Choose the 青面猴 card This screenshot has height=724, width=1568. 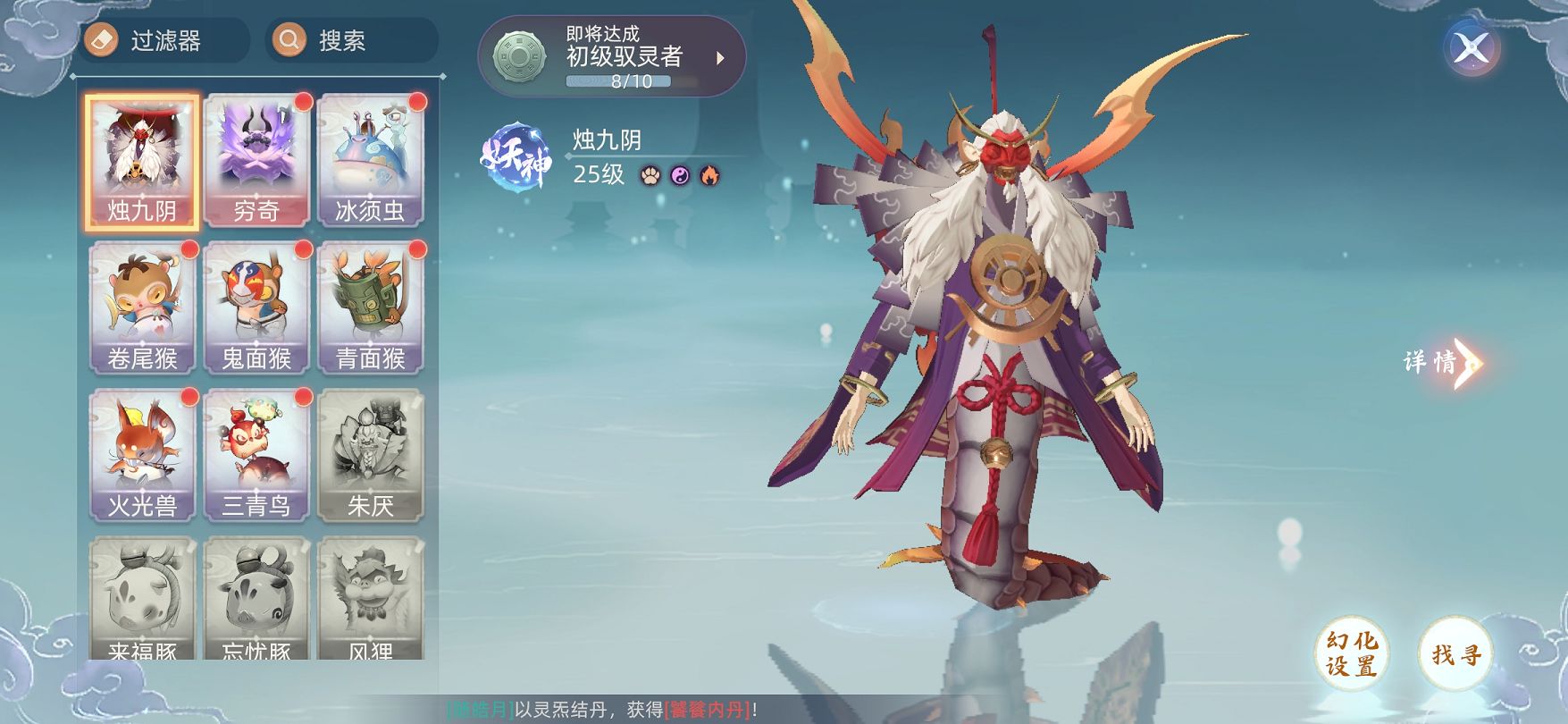[x=370, y=309]
